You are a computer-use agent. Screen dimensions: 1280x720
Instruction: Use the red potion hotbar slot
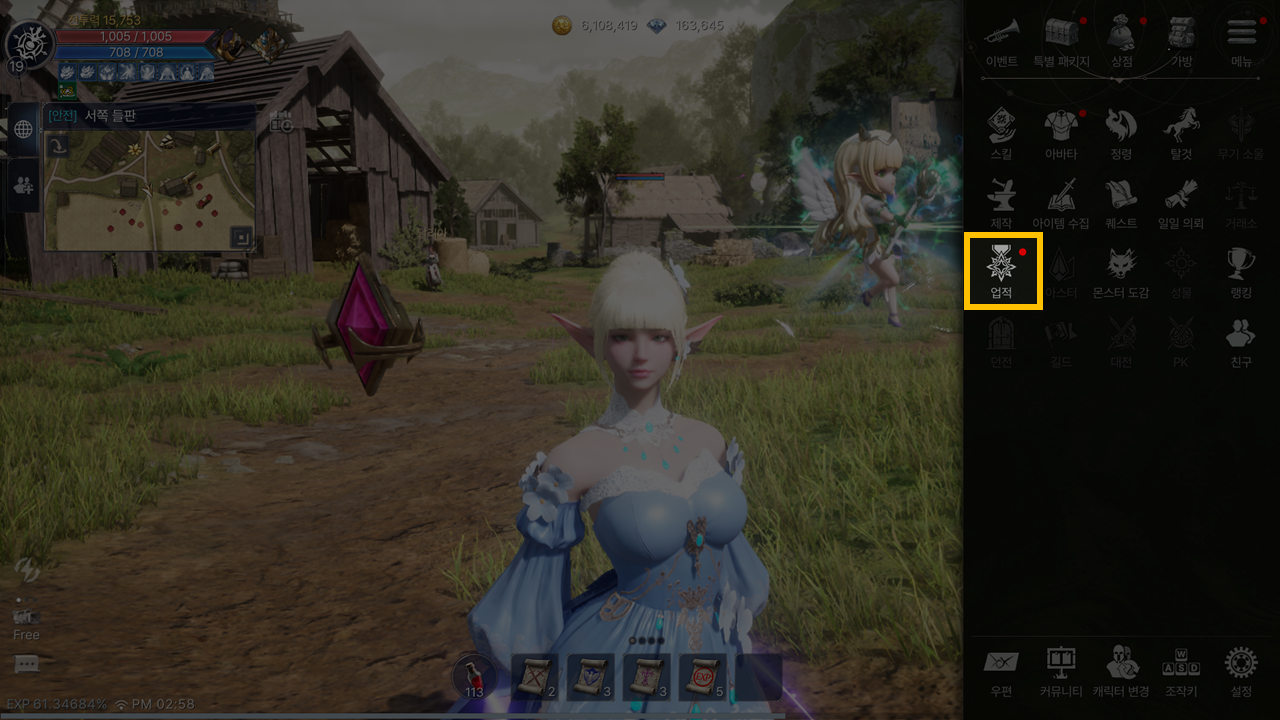(x=475, y=676)
